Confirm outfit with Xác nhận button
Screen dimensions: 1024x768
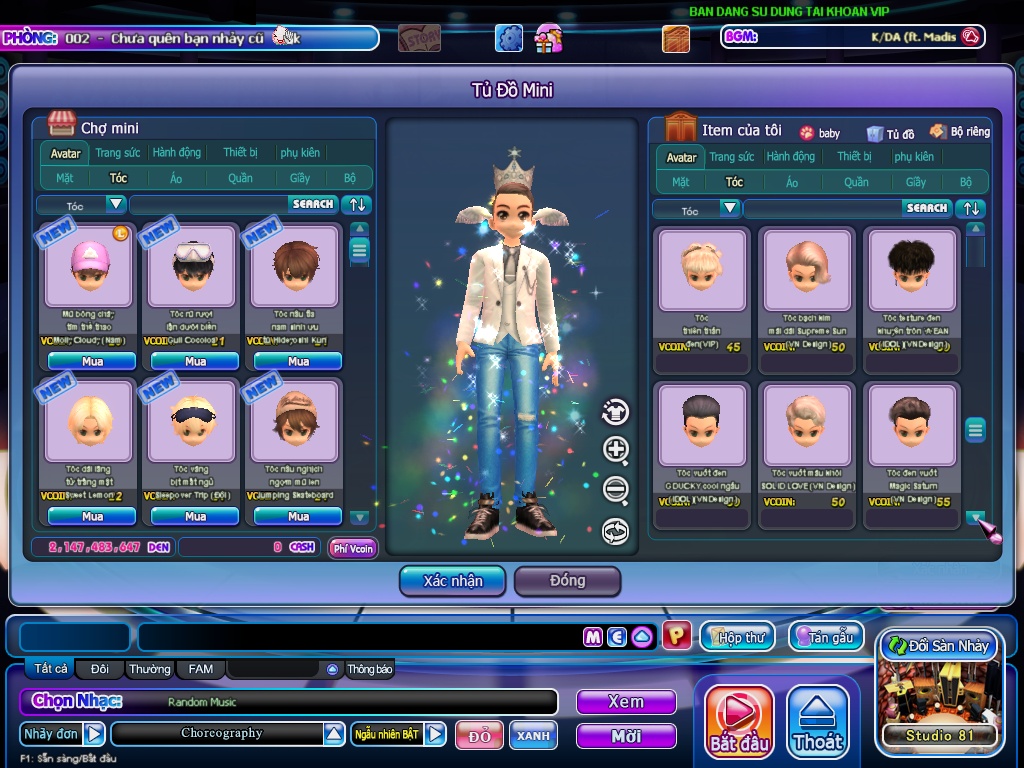(453, 581)
